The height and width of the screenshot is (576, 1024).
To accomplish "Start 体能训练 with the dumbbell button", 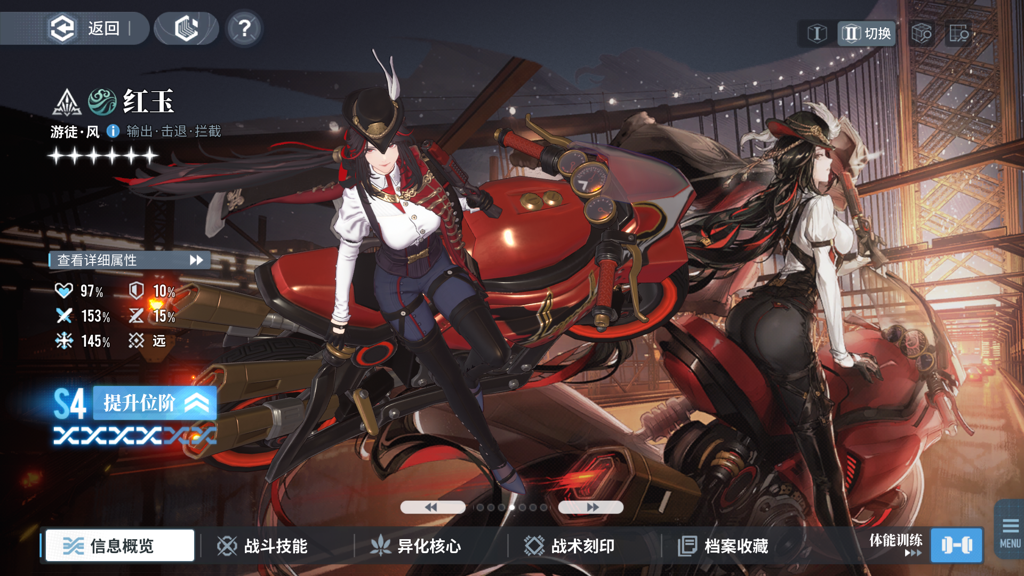I will point(956,545).
